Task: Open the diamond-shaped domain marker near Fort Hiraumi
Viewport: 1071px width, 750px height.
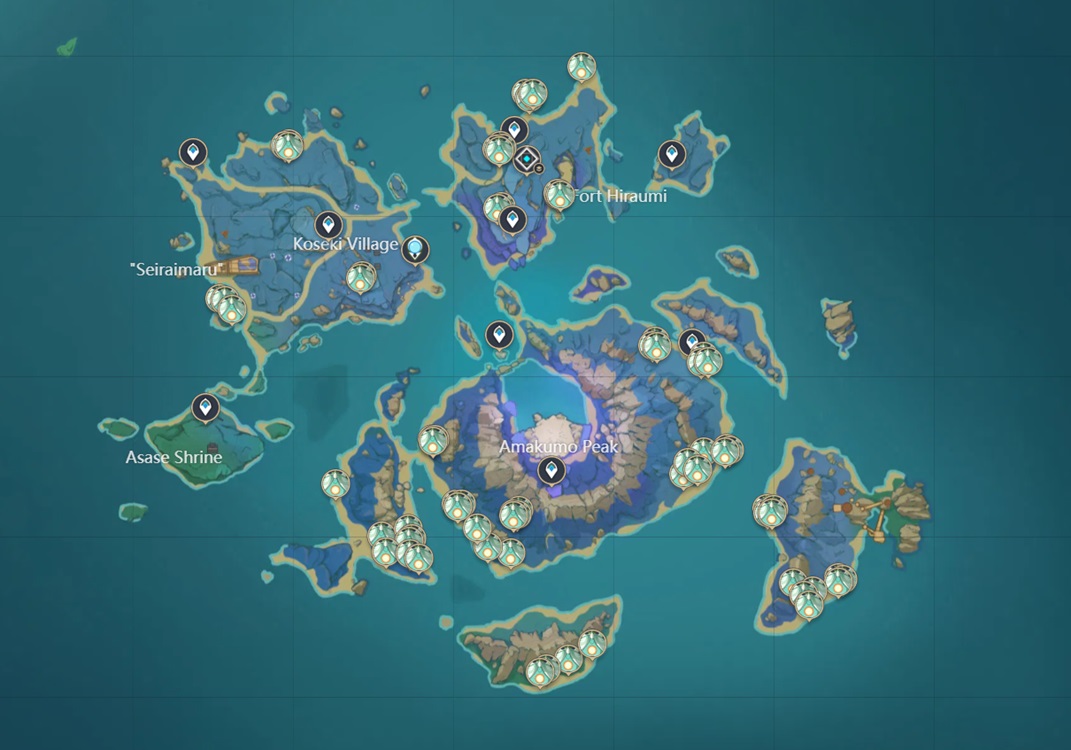Action: 526,159
